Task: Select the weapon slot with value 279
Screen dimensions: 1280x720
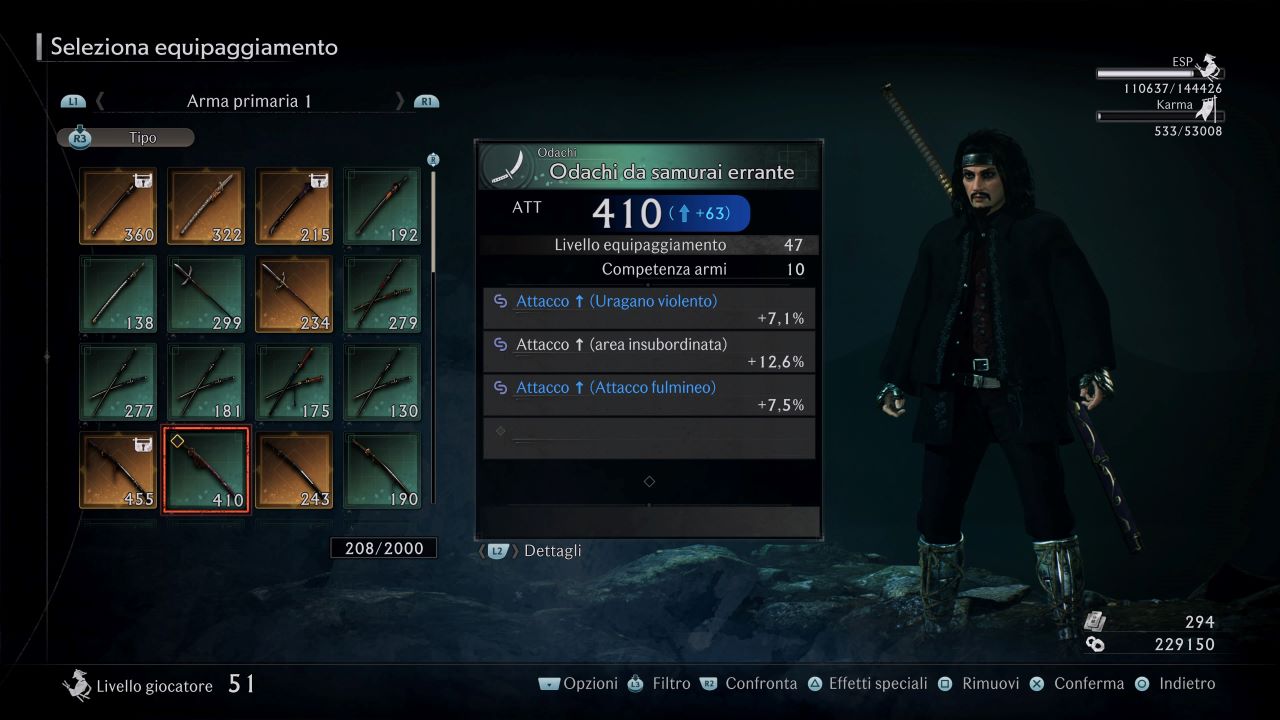Action: pyautogui.click(x=382, y=294)
